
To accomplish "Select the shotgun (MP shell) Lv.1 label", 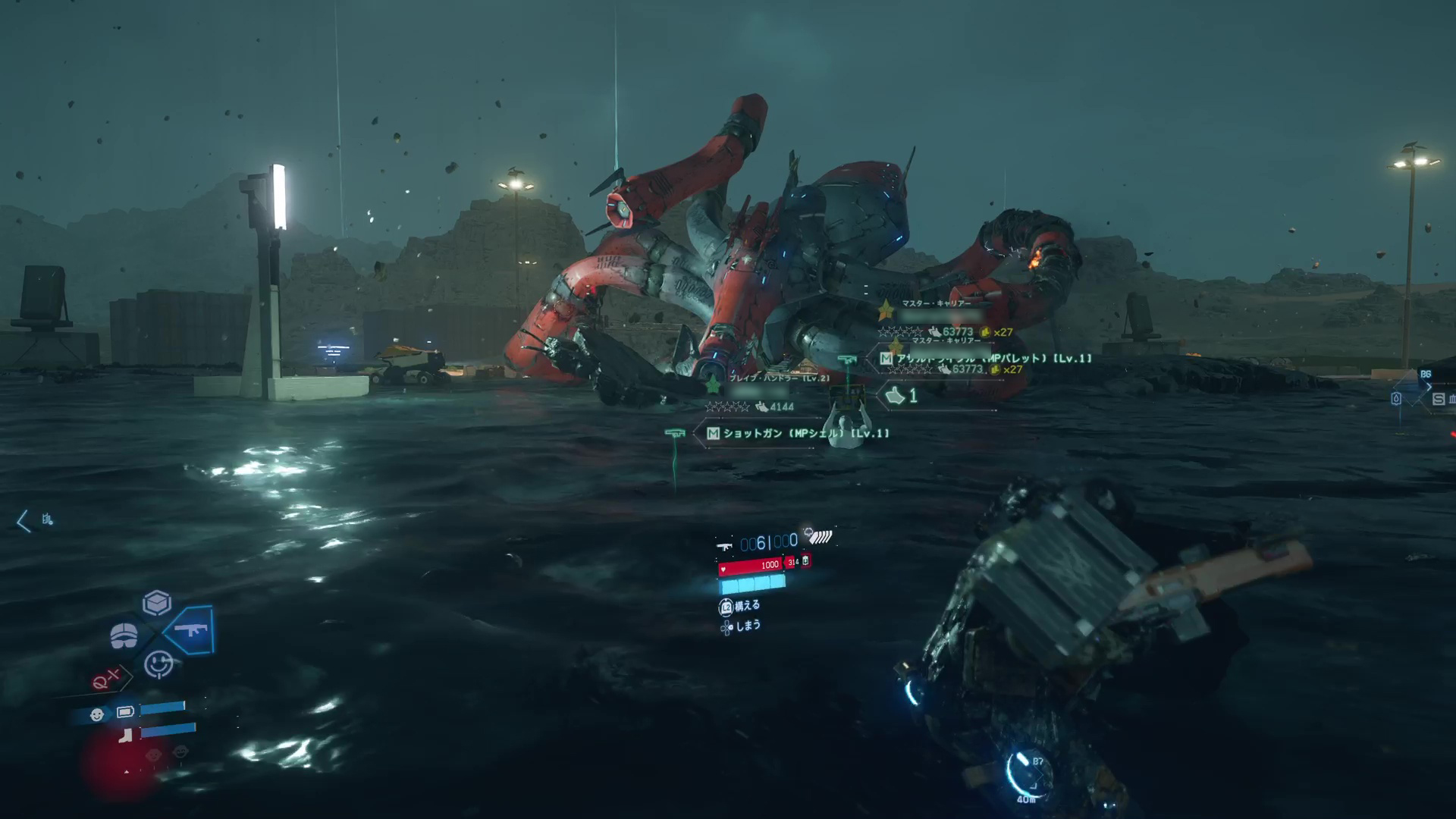I will [797, 433].
